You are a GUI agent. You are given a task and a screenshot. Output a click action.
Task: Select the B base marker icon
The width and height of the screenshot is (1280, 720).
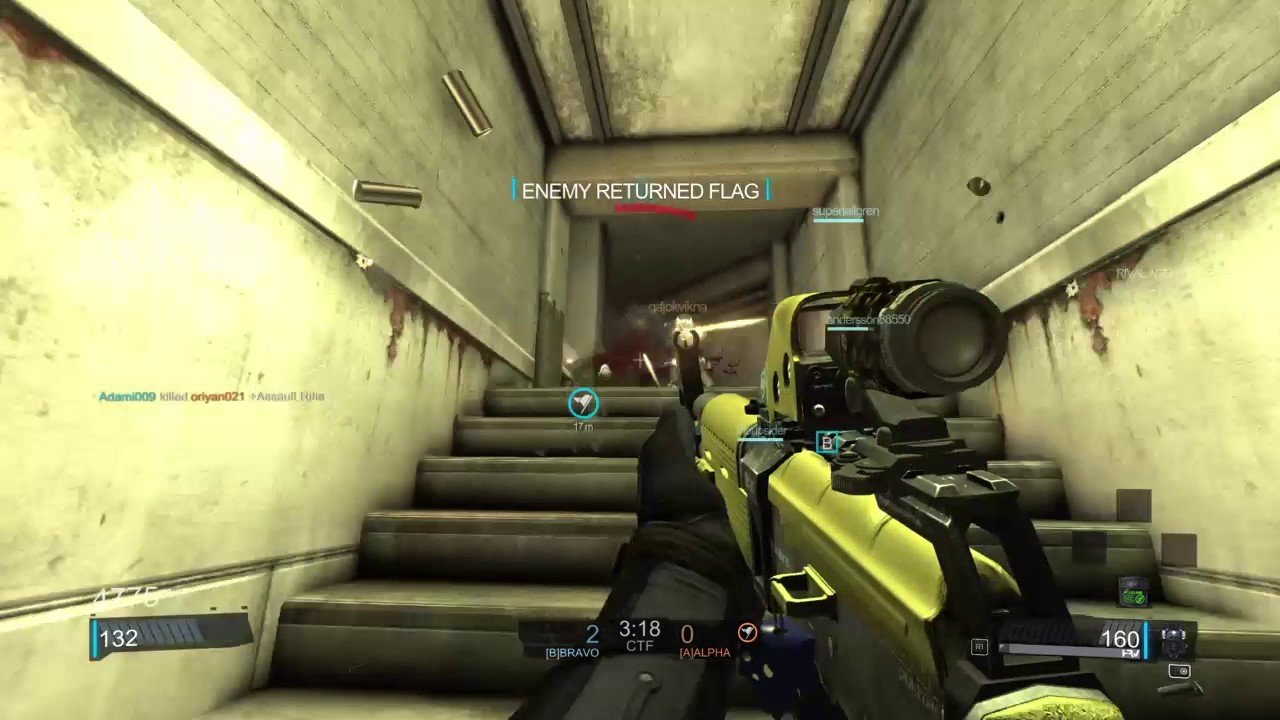point(826,443)
